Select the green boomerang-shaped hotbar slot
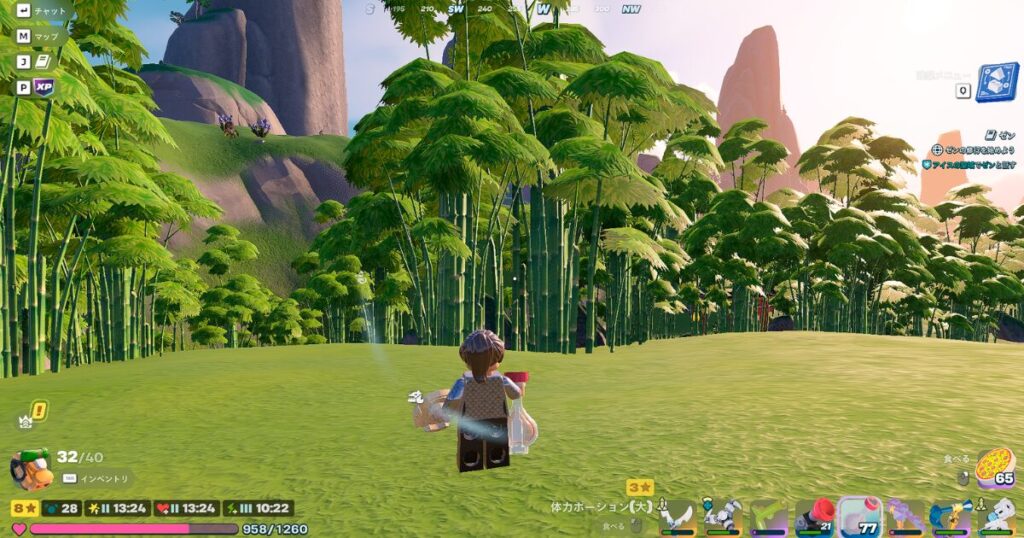This screenshot has height=538, width=1024. tap(768, 515)
